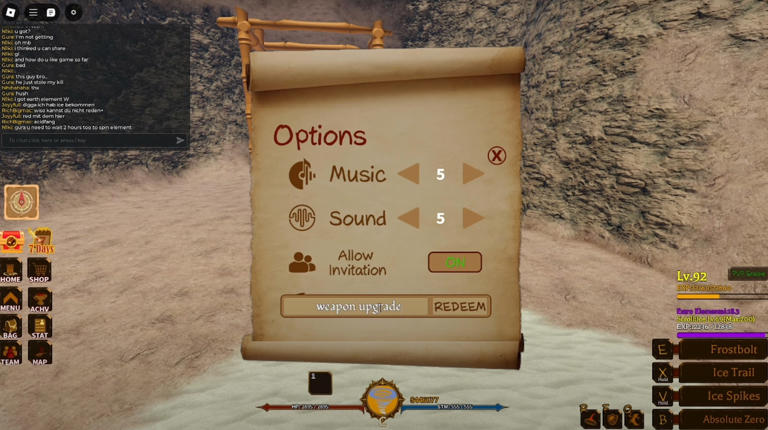Image resolution: width=768 pixels, height=430 pixels.
Task: Show the STAT screen
Action: pyautogui.click(x=39, y=327)
